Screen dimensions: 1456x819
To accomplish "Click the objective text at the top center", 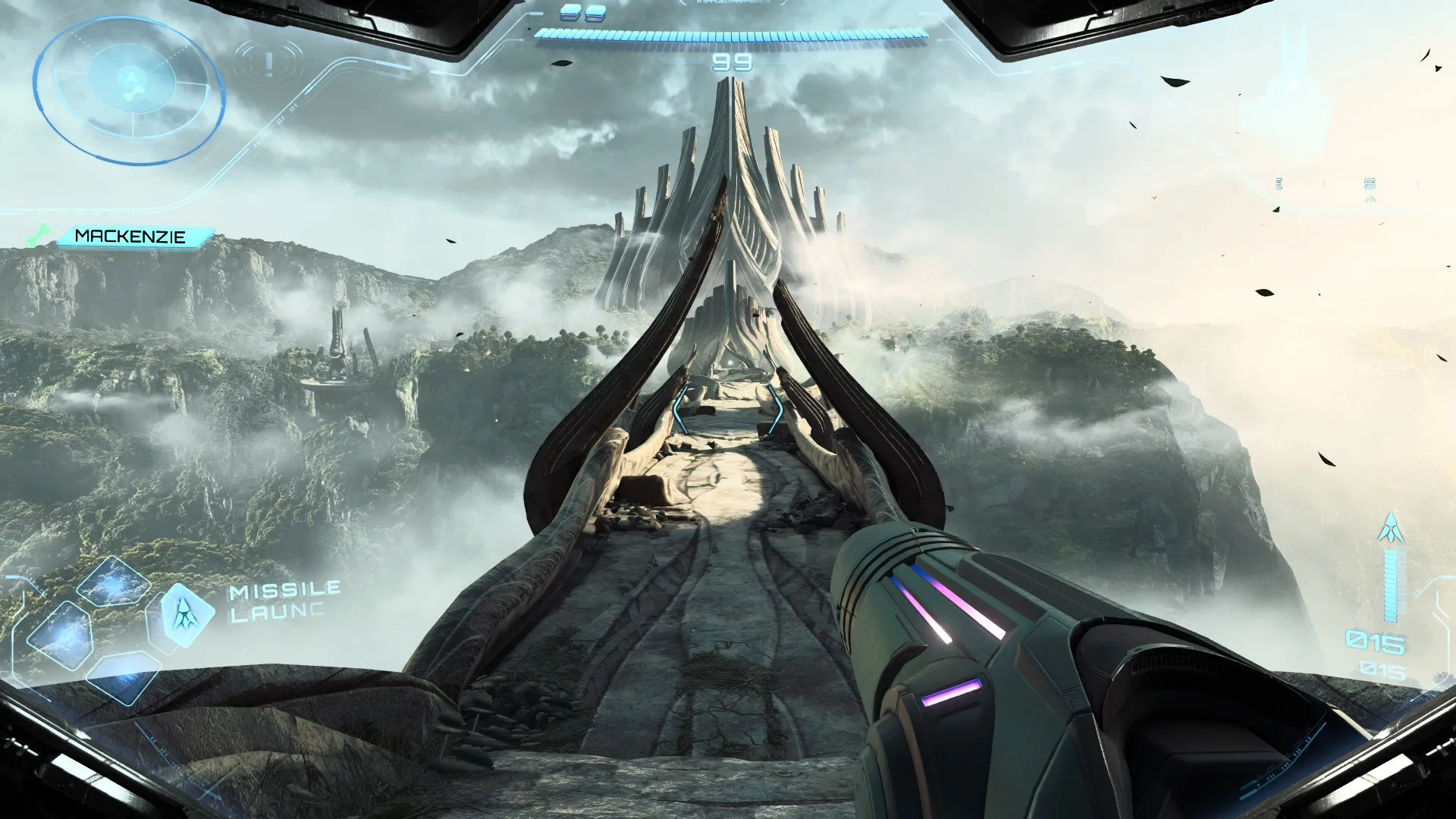I will (x=730, y=5).
